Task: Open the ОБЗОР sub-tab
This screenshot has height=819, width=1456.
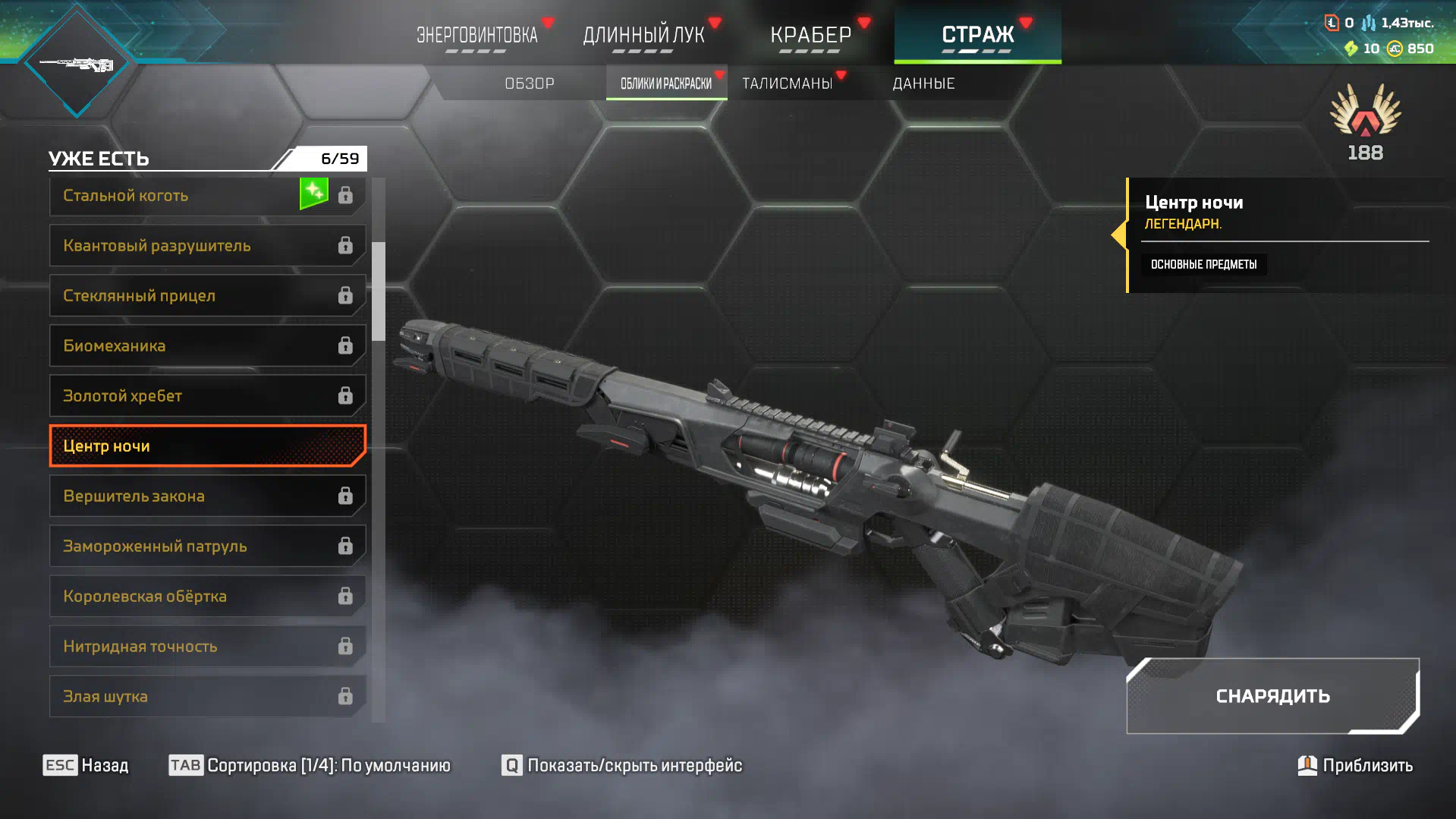Action: (x=530, y=83)
